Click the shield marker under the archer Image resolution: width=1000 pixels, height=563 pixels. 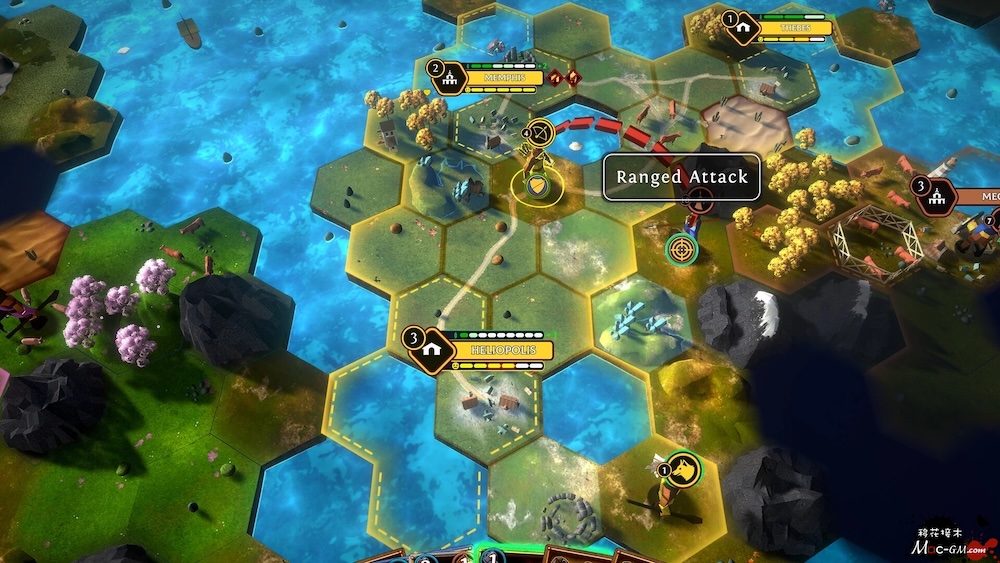(x=538, y=185)
